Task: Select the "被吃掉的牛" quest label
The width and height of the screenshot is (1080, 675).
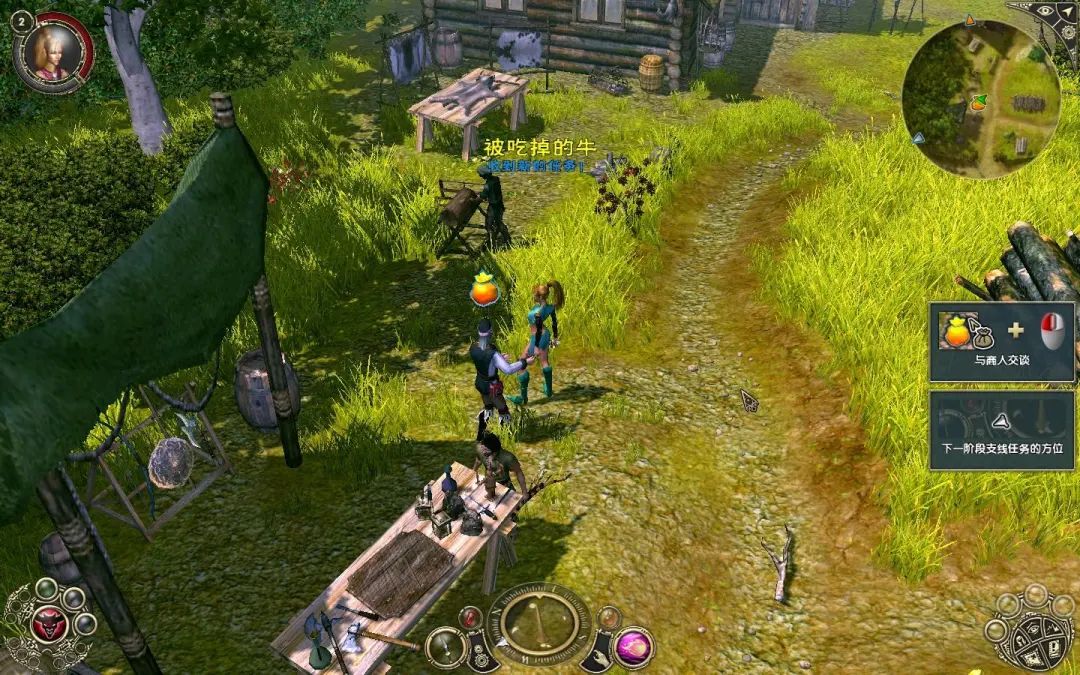Action: (539, 148)
